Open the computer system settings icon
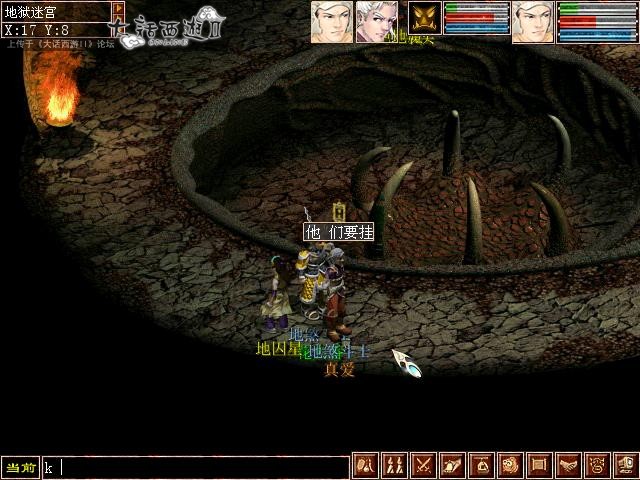Image resolution: width=640 pixels, height=480 pixels. pos(625,466)
